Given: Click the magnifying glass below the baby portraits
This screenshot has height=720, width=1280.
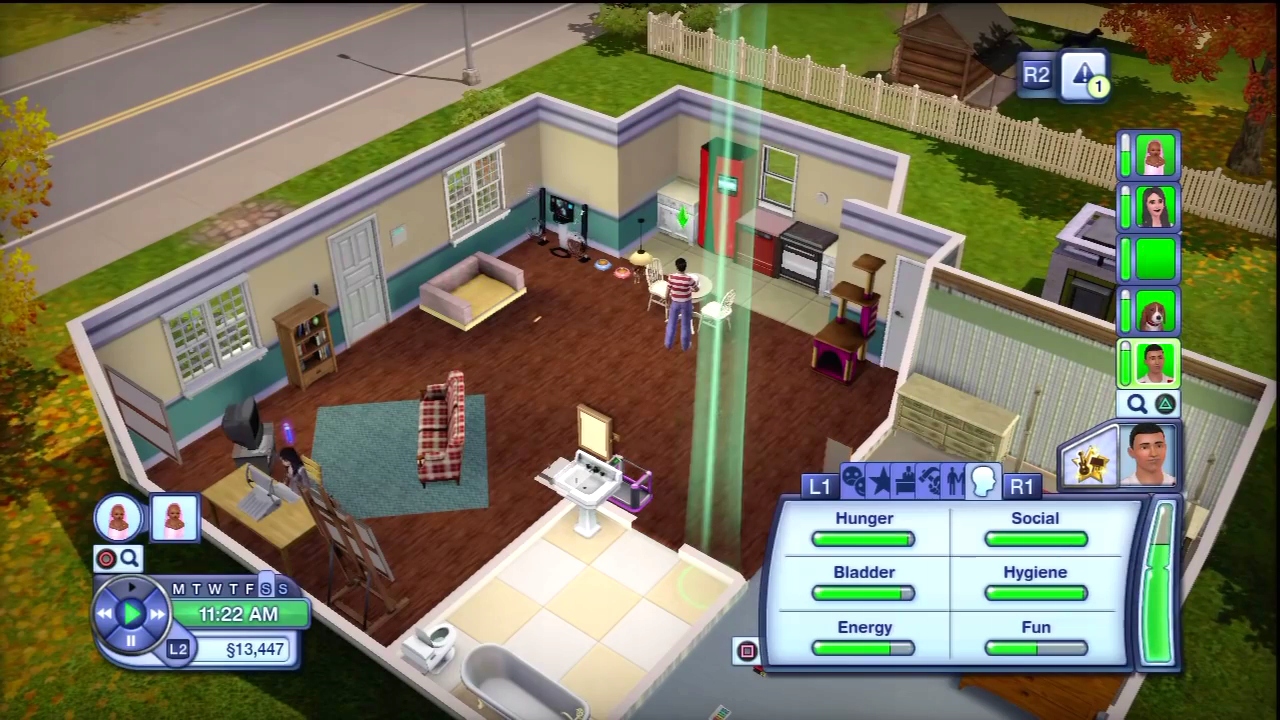Looking at the screenshot, I should (x=130, y=558).
